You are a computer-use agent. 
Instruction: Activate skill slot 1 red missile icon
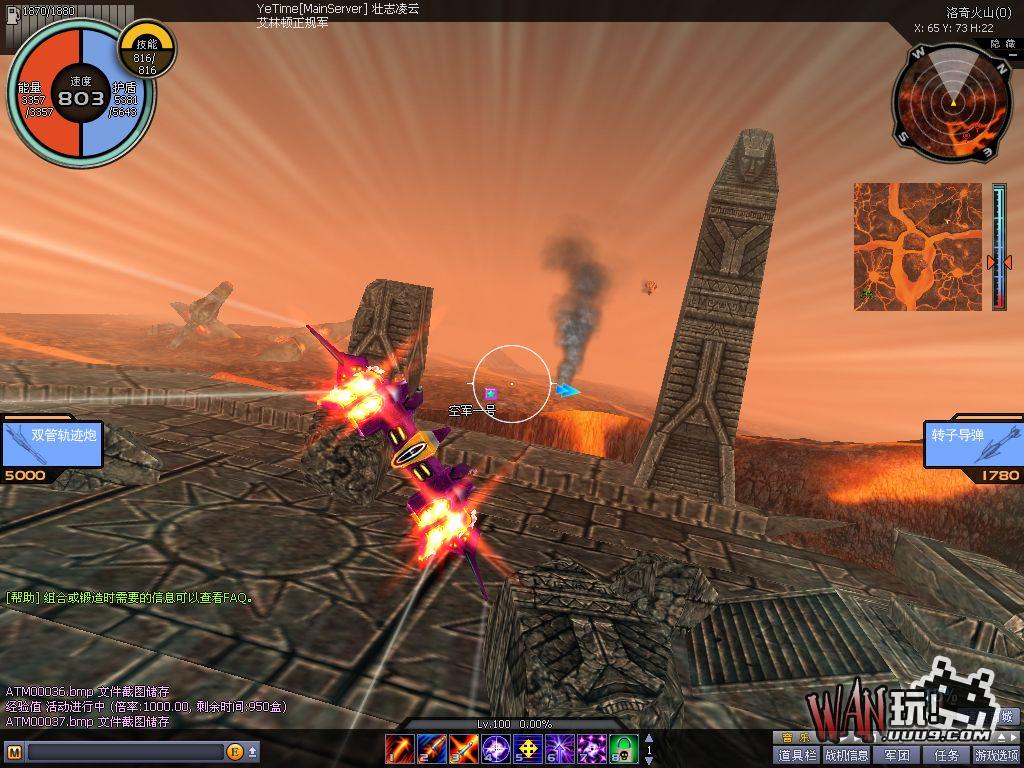tap(400, 747)
